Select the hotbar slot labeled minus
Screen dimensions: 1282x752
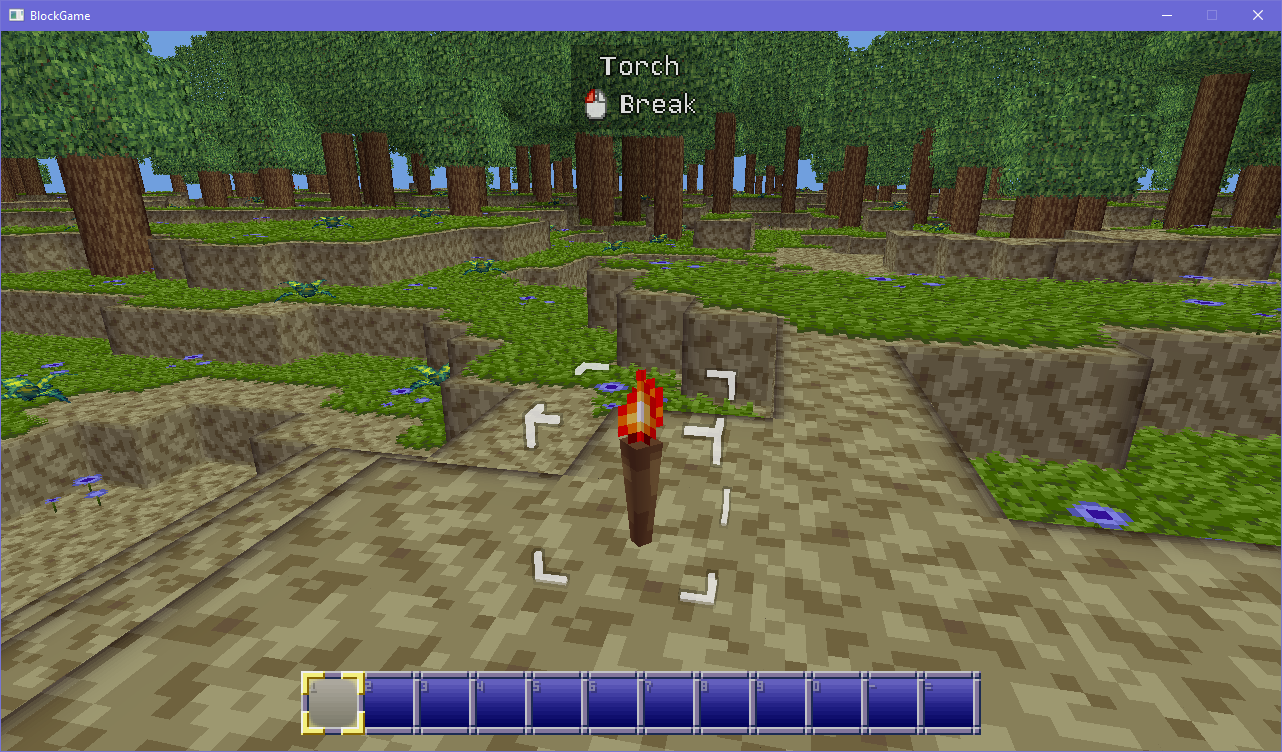pyautogui.click(x=890, y=700)
